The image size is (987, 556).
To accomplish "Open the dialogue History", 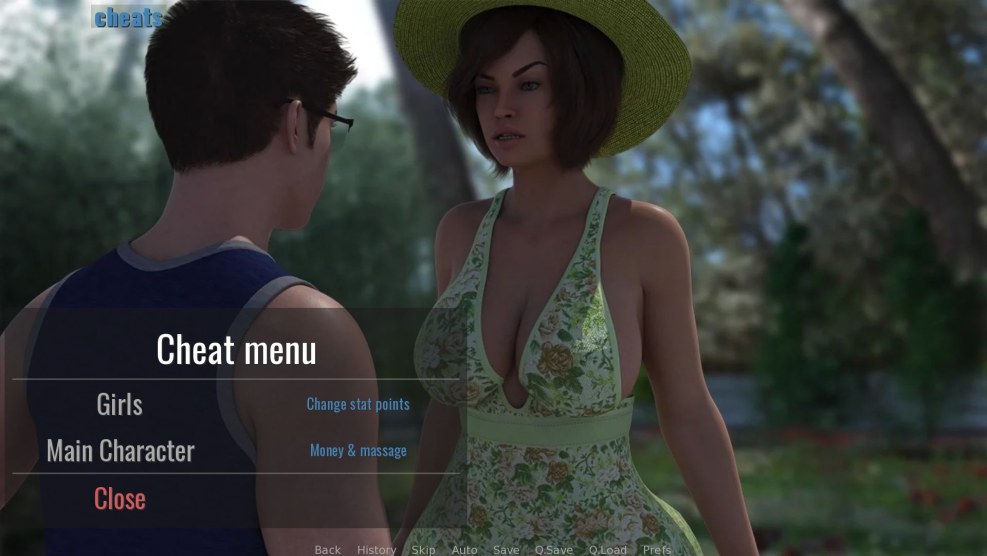I will tap(376, 549).
